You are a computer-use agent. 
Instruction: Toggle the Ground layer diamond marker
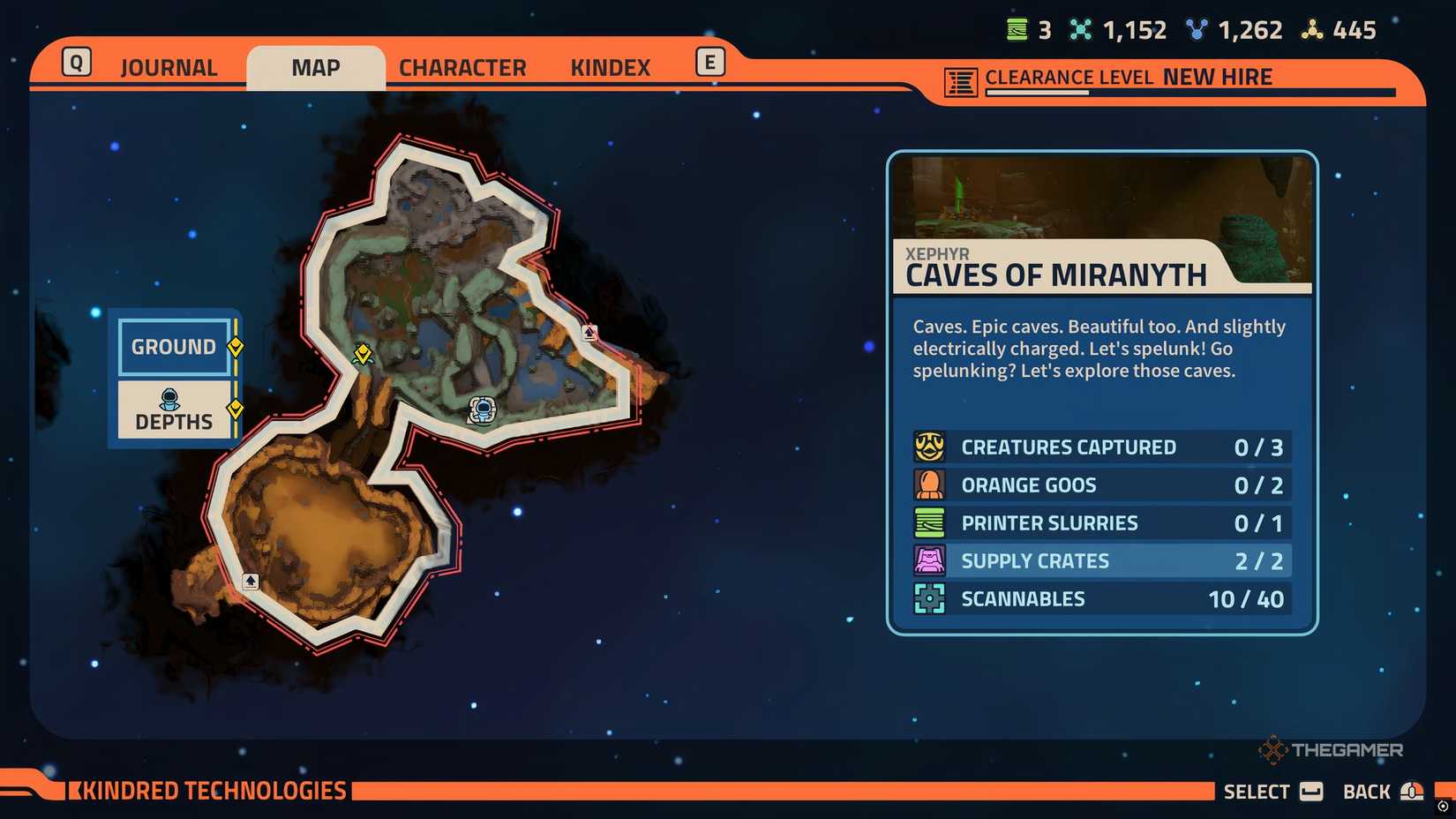click(235, 348)
